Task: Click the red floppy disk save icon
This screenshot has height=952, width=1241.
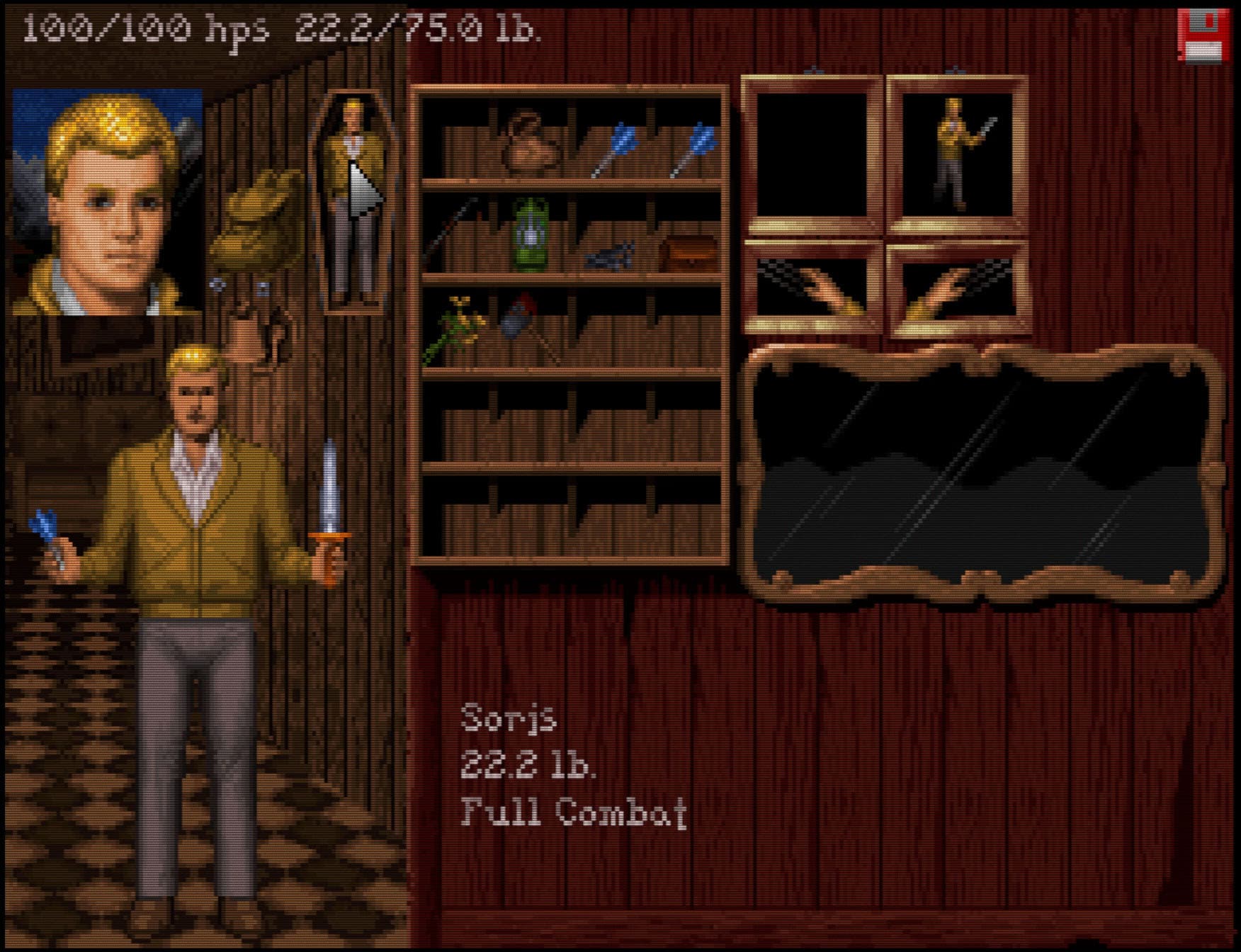Action: pyautogui.click(x=1202, y=35)
